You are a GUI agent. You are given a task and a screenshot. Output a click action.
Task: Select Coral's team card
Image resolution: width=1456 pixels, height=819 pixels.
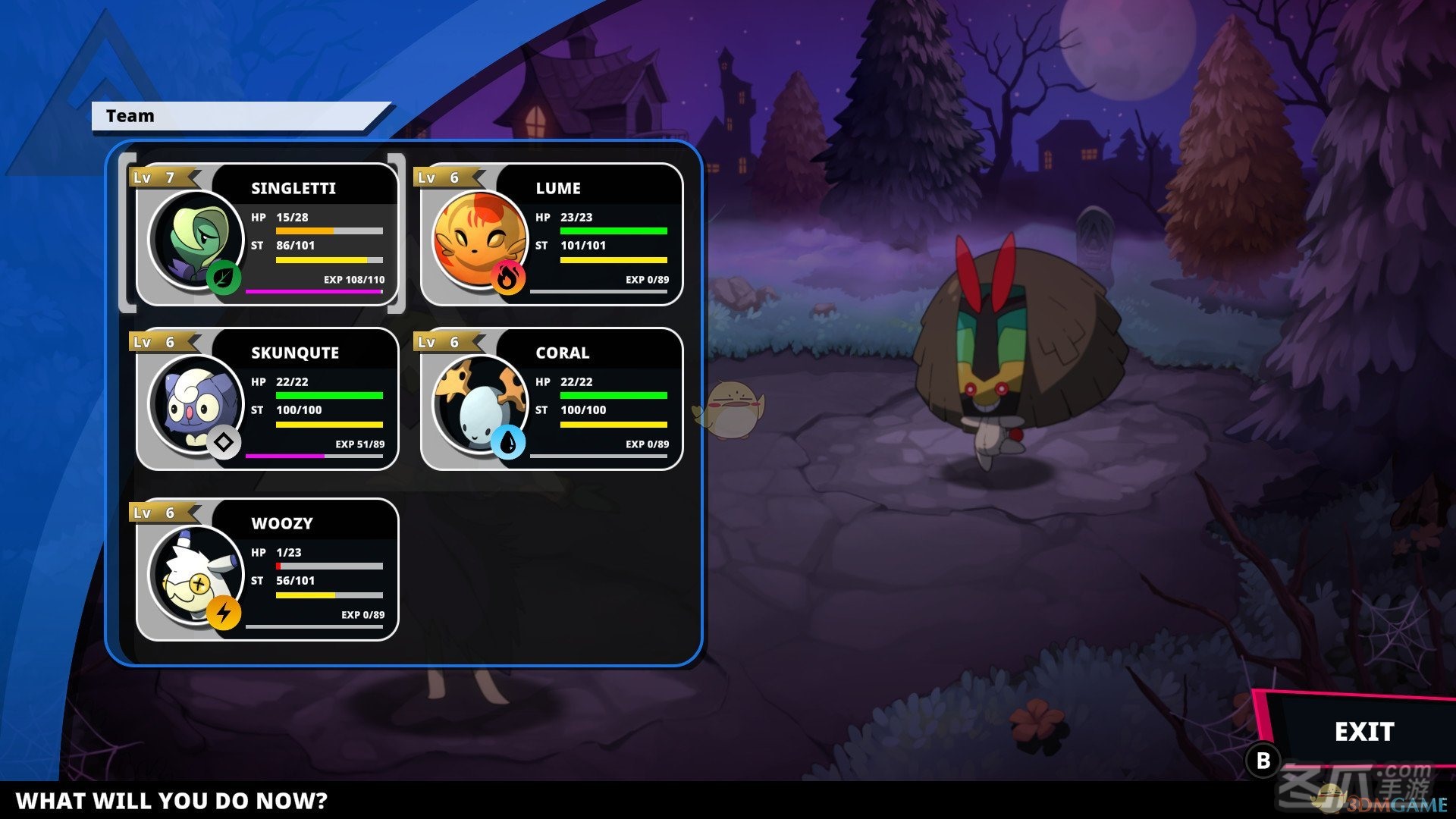(x=551, y=400)
